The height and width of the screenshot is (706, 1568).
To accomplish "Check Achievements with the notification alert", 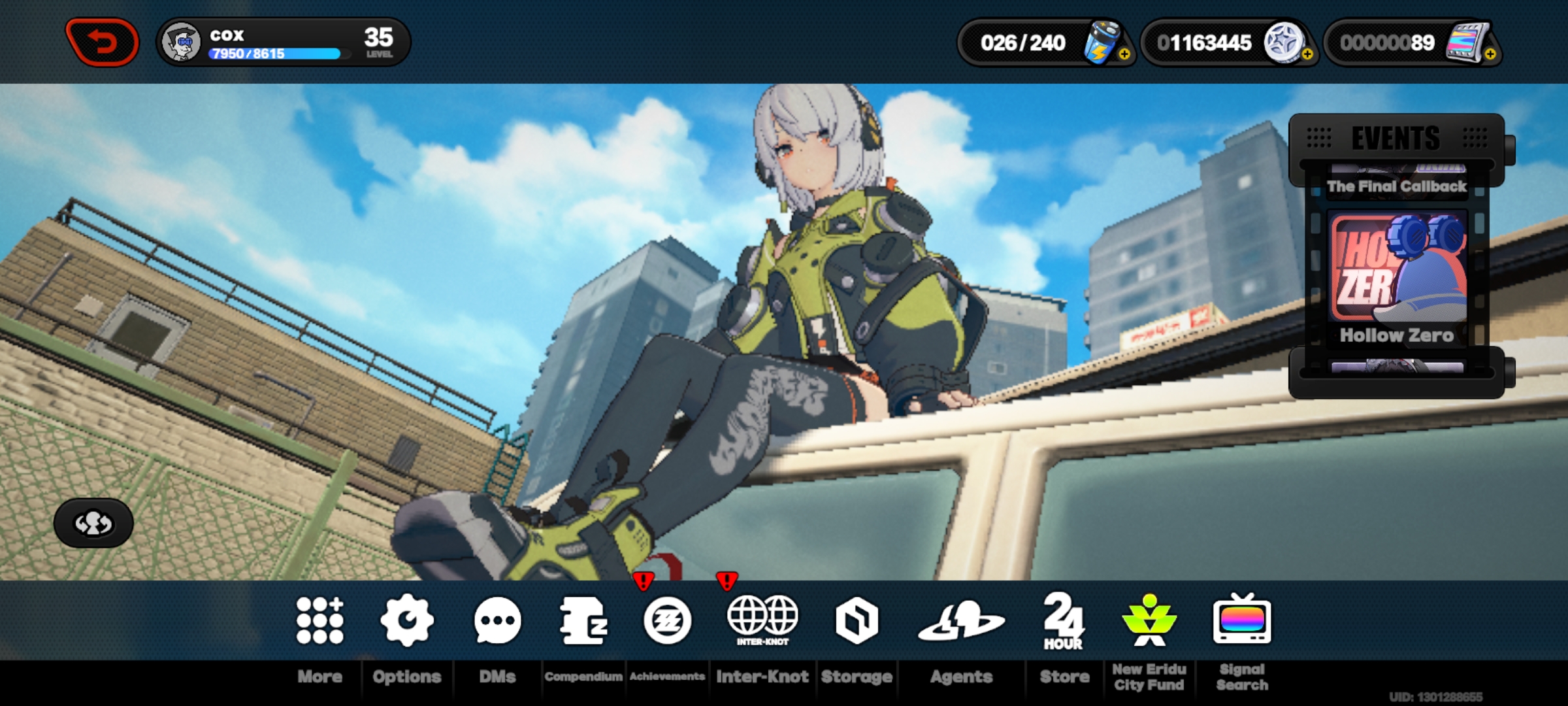I will pyautogui.click(x=668, y=622).
